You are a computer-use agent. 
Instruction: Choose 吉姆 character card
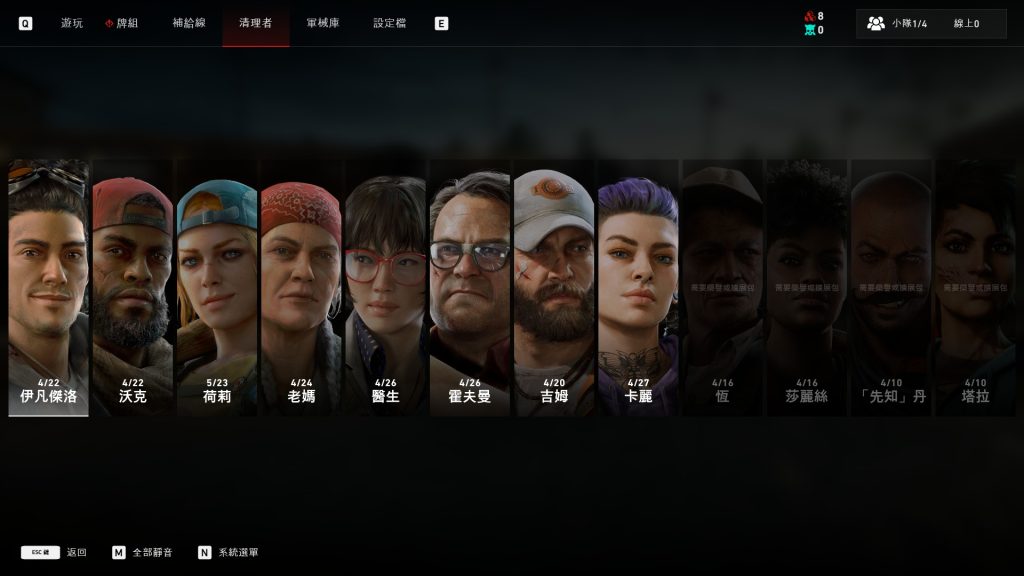(x=554, y=288)
